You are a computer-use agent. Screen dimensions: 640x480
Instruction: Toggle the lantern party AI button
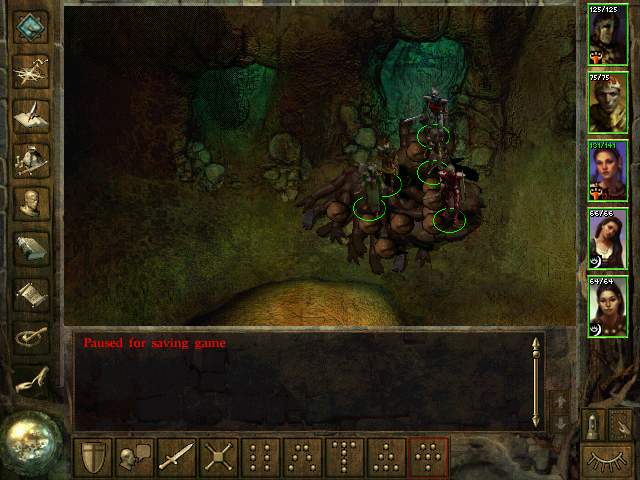[594, 424]
